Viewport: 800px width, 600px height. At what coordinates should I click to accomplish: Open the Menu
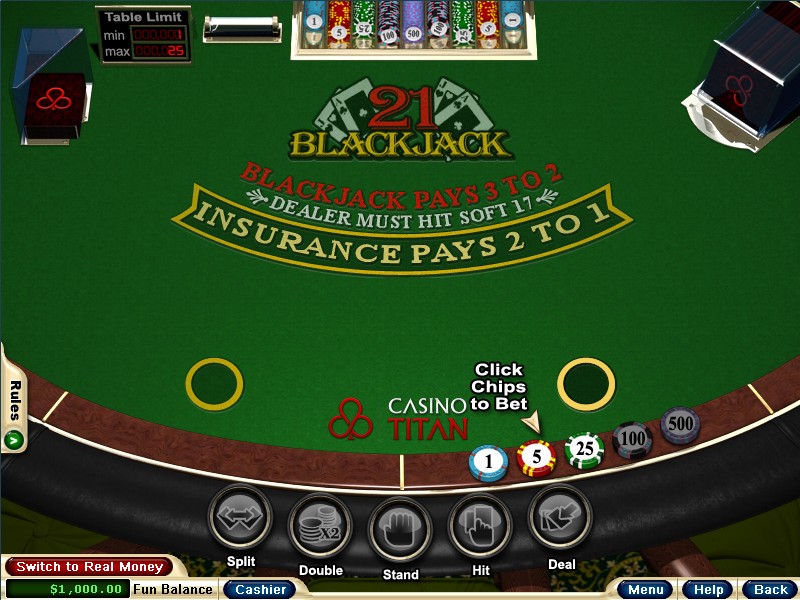(645, 589)
